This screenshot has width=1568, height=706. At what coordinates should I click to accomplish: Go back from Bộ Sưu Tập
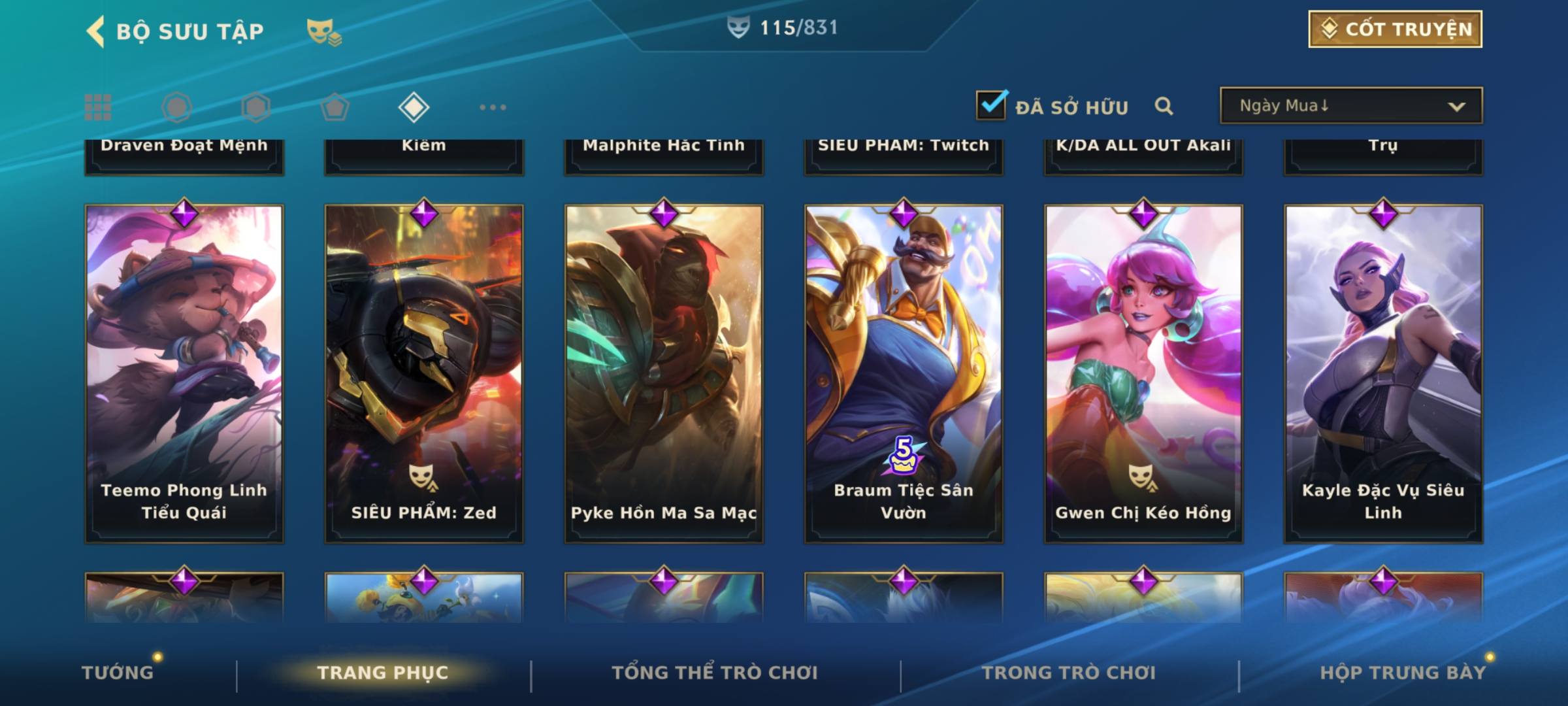click(95, 31)
